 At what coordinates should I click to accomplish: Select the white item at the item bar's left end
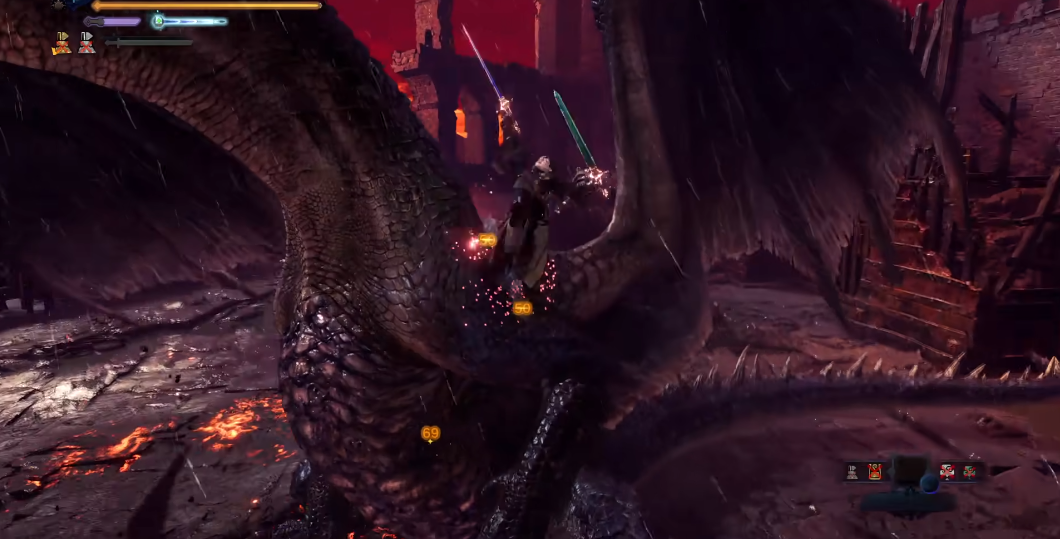853,472
